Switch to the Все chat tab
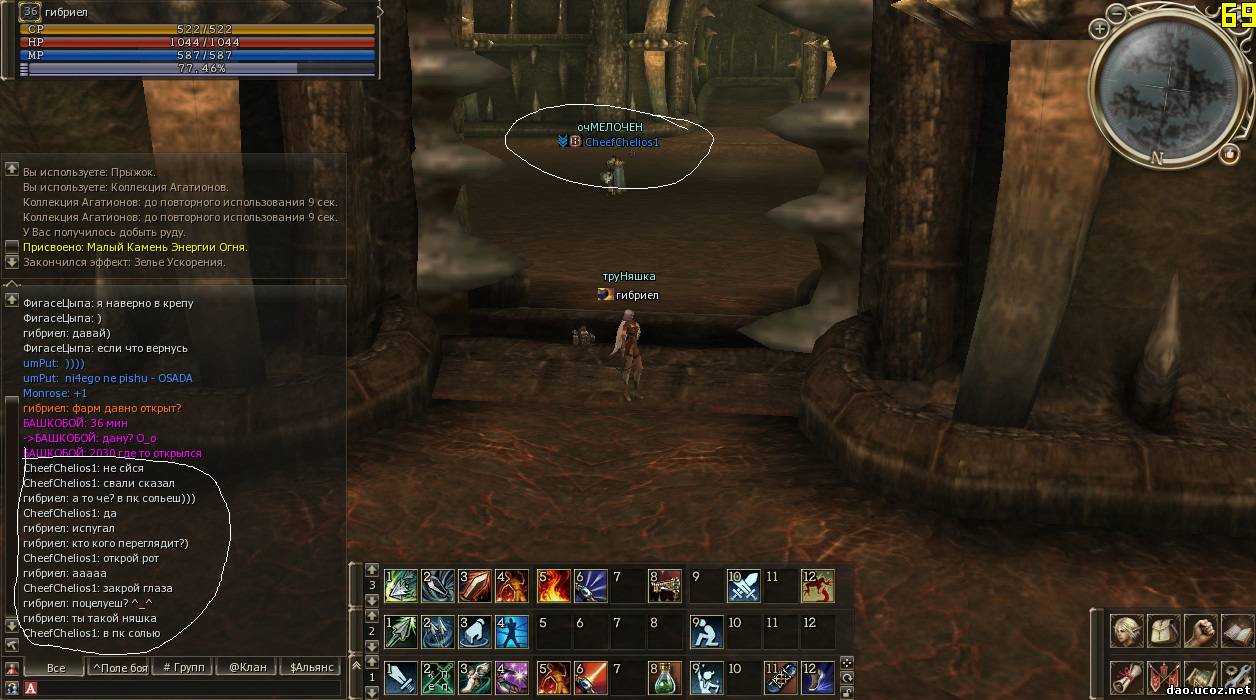The height and width of the screenshot is (700, 1256). [x=56, y=667]
